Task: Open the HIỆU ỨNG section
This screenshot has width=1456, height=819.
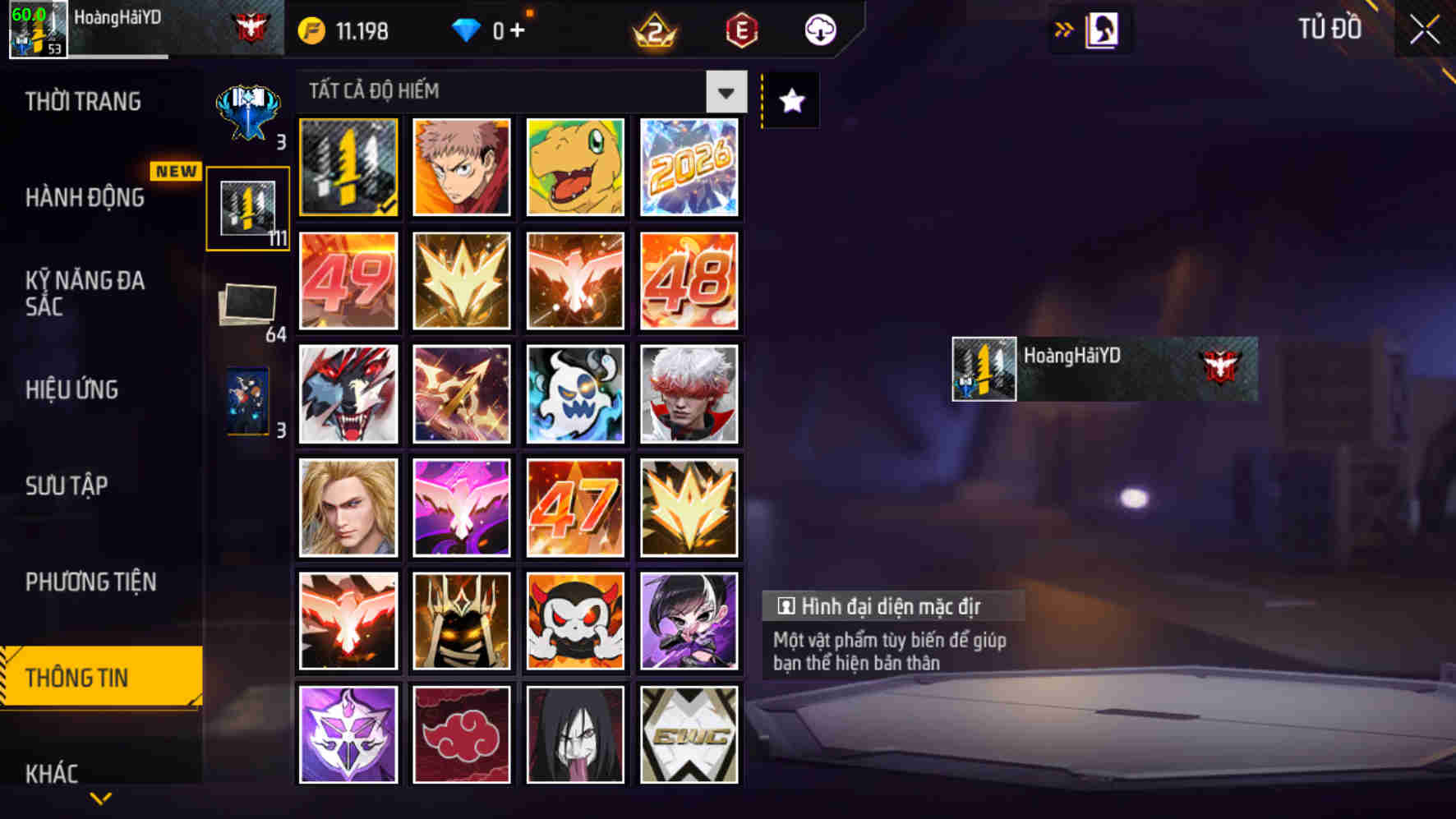Action: (x=73, y=390)
